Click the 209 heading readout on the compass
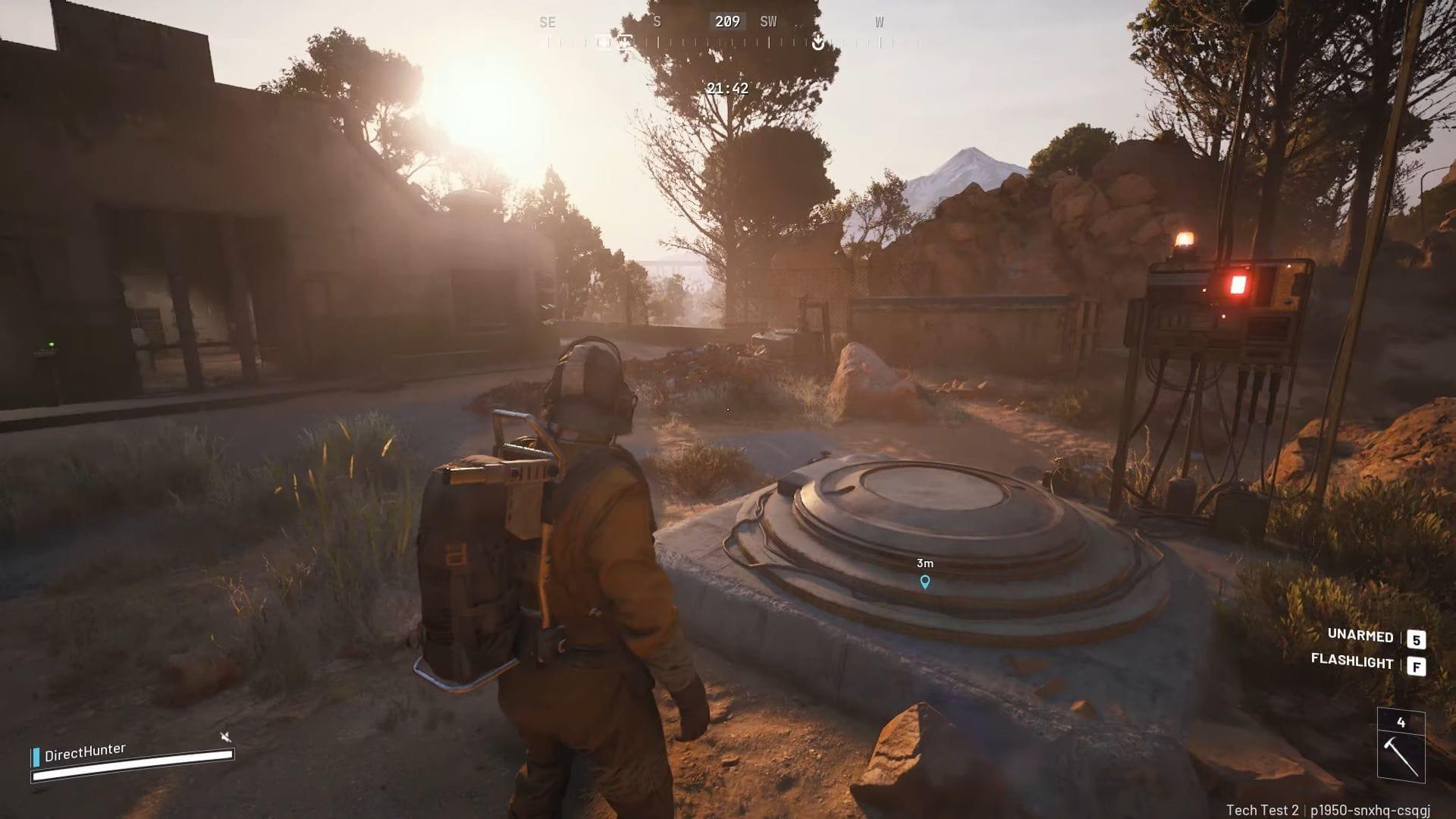The height and width of the screenshot is (819, 1456). point(726,21)
